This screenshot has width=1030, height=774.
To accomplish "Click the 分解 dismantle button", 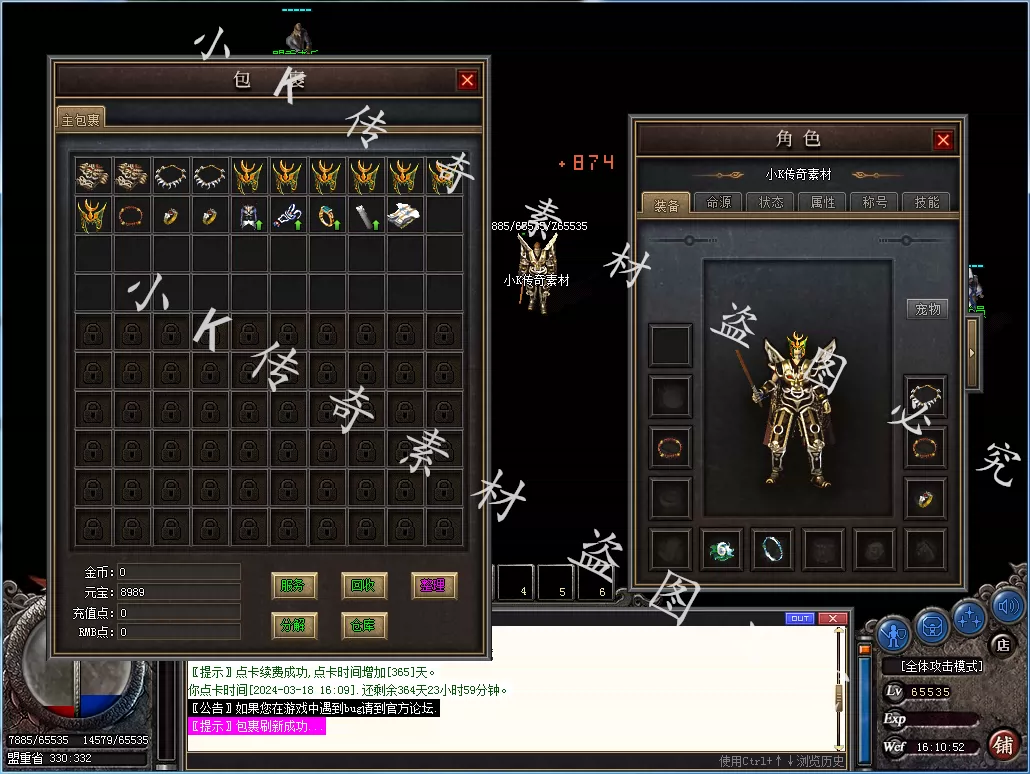I will point(294,626).
